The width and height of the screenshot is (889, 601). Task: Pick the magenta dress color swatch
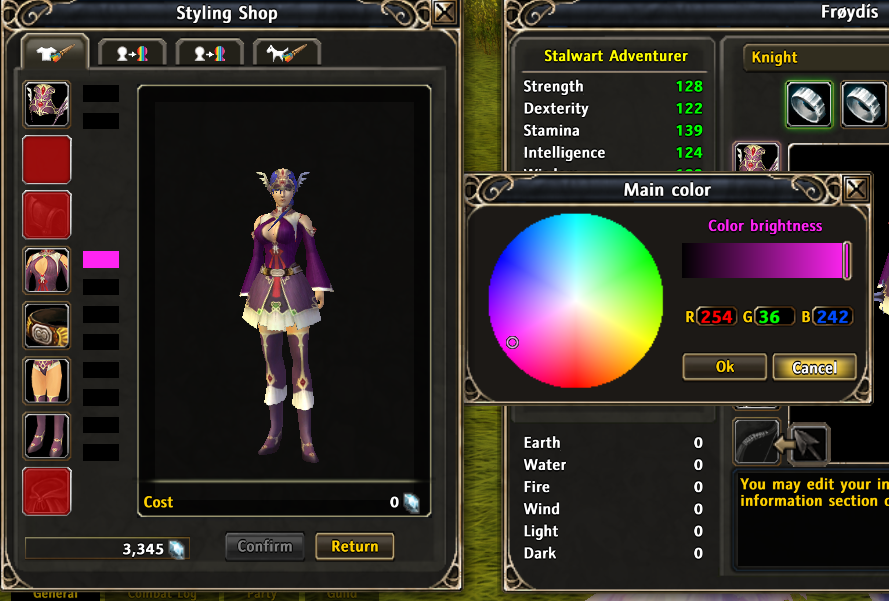tap(101, 260)
